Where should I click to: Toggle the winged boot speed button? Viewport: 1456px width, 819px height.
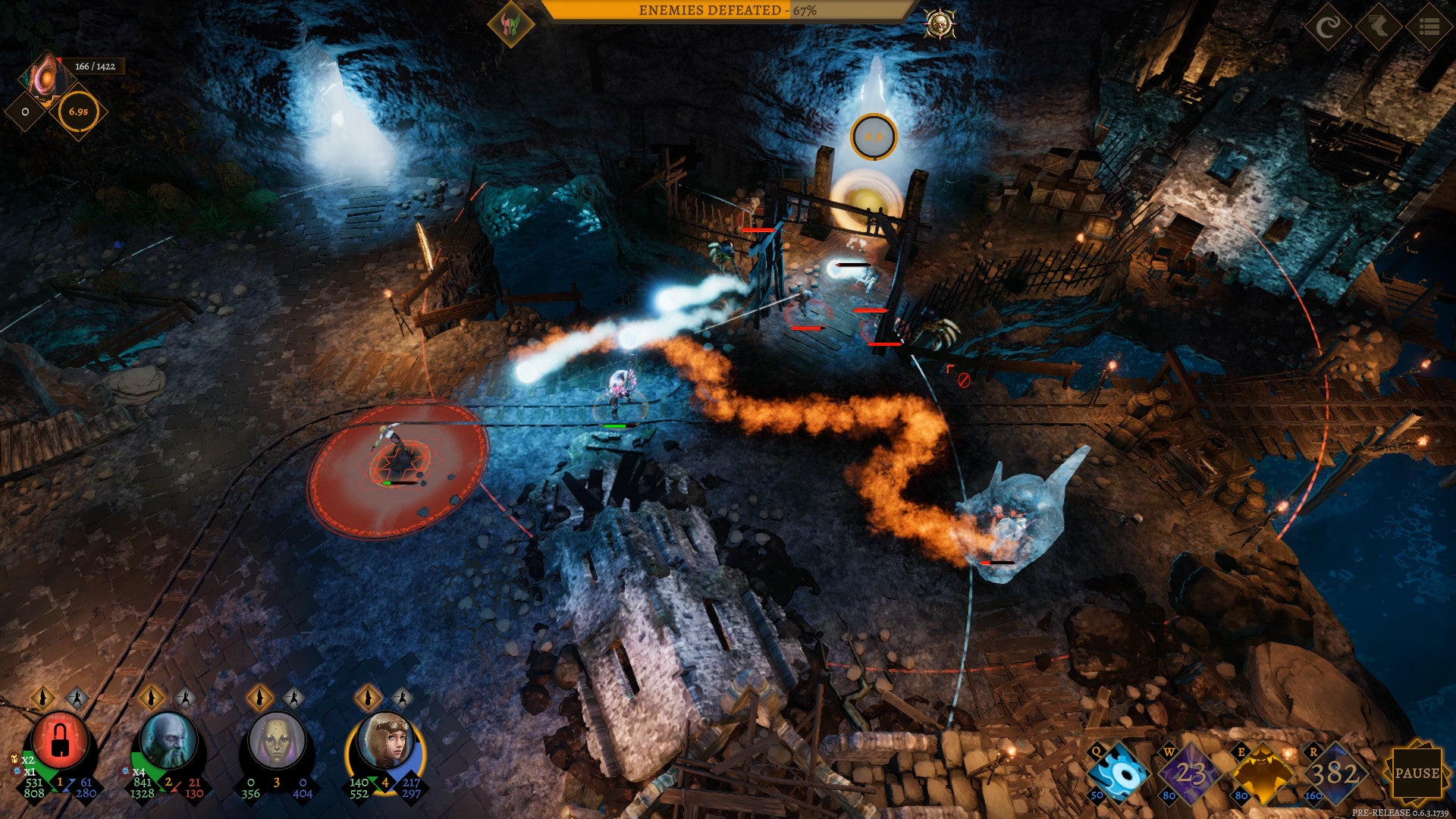tap(1379, 27)
